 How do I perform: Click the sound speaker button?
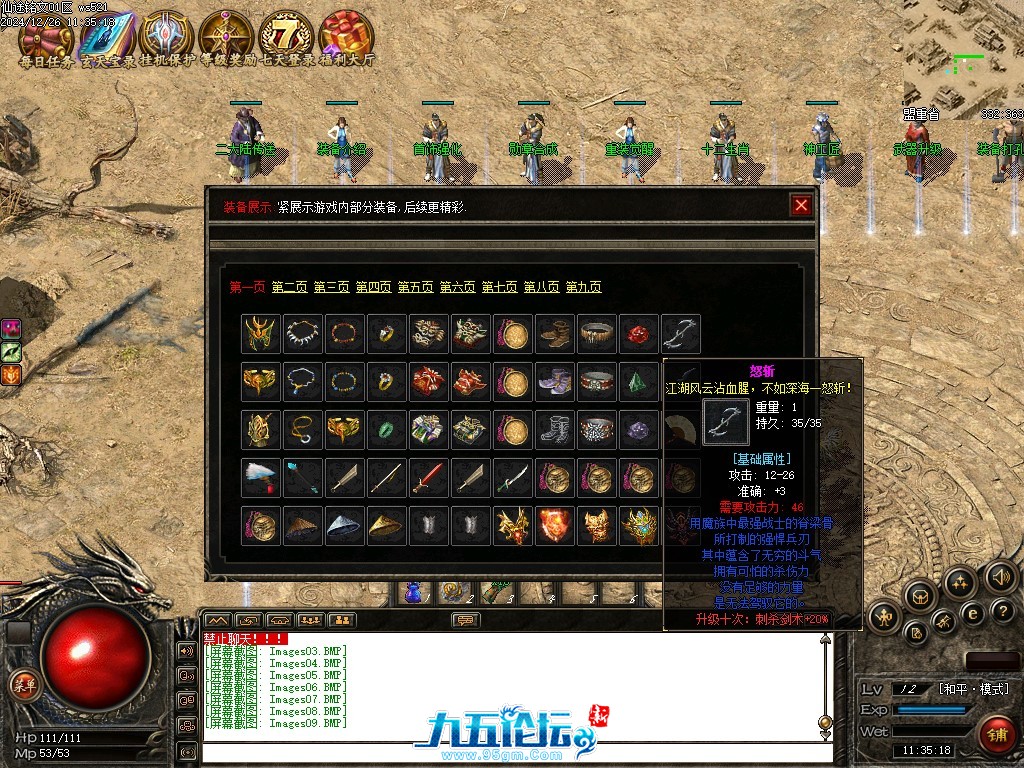point(1000,577)
